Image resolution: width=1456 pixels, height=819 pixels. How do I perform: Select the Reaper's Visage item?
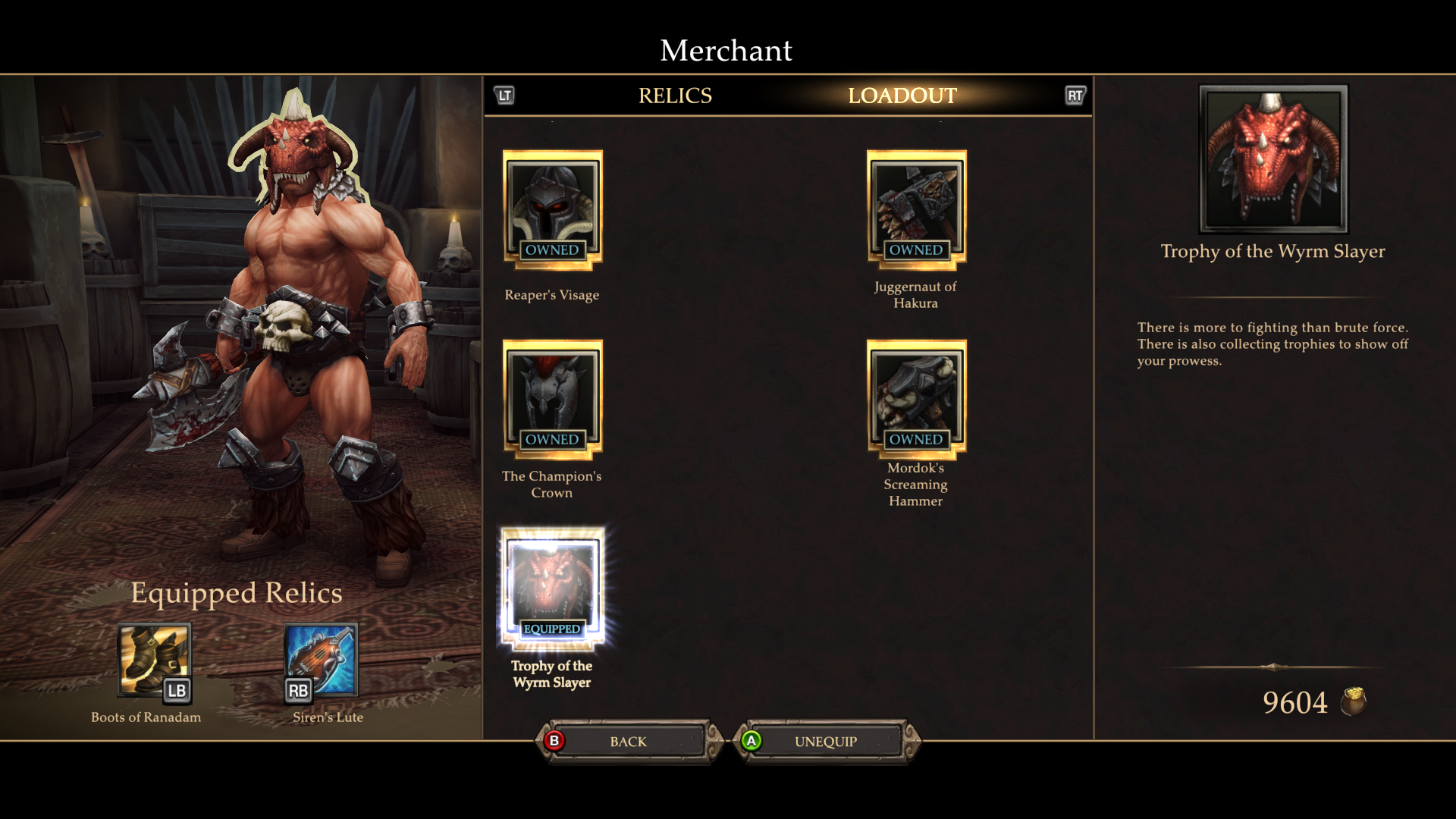pos(552,210)
